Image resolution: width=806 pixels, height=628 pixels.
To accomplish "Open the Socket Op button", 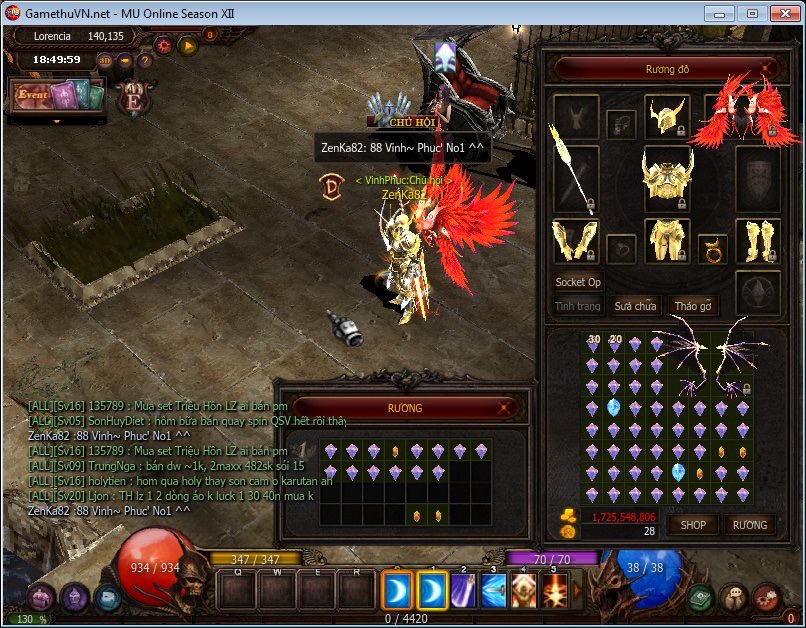I will pyautogui.click(x=578, y=282).
